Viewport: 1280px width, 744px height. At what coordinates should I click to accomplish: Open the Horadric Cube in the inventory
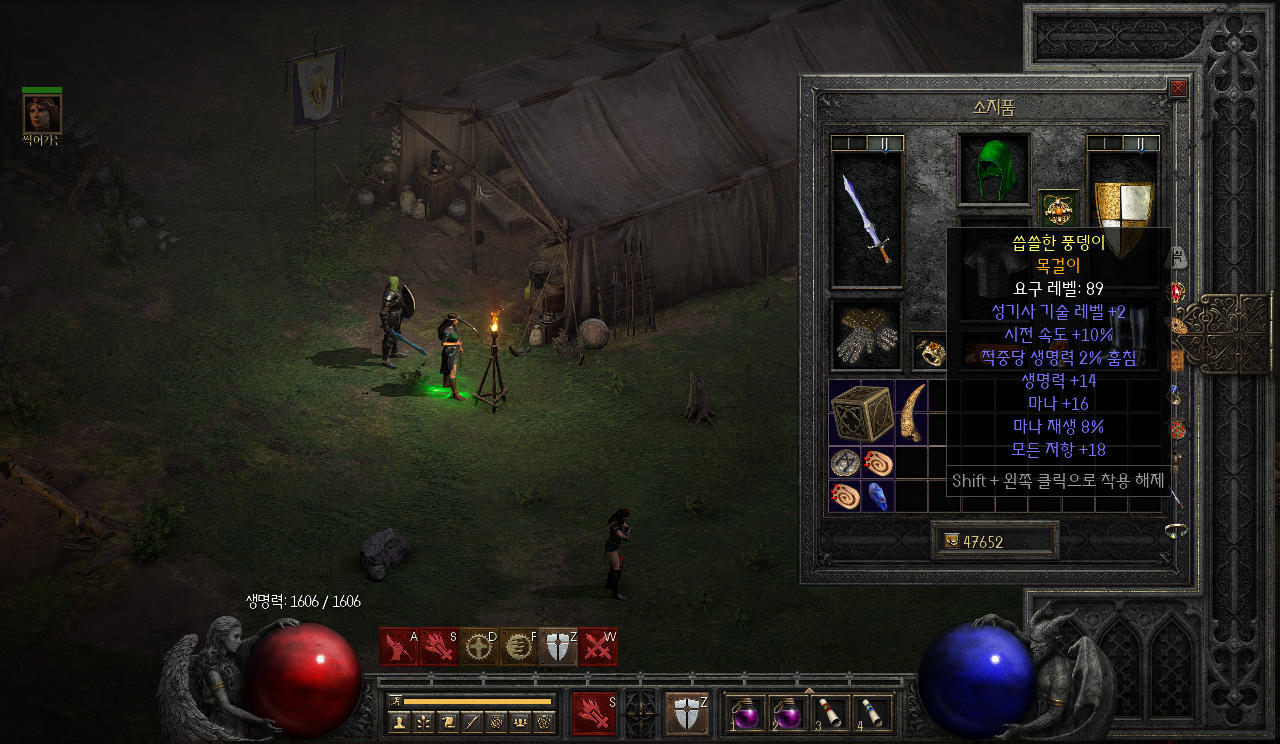[861, 412]
